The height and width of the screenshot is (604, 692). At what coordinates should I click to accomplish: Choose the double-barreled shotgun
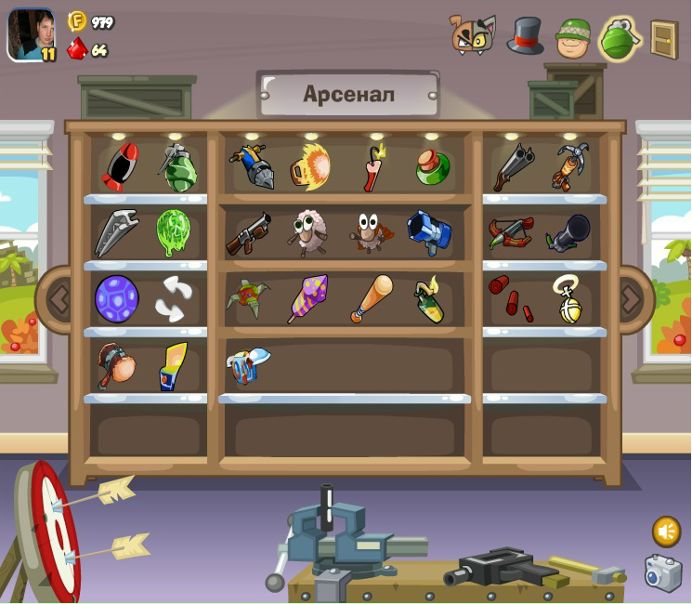tap(513, 167)
